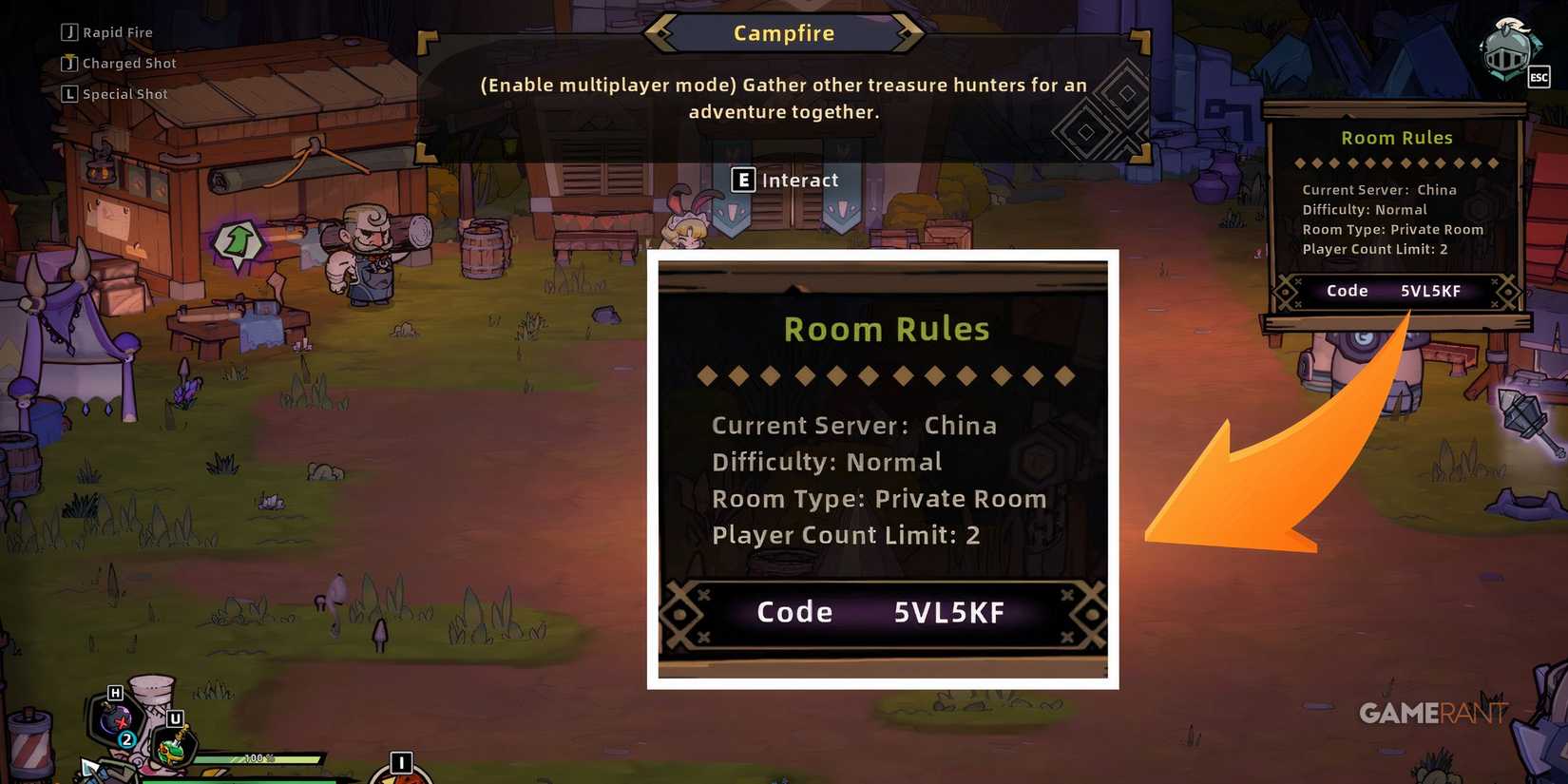Click the Code 5VL5KF button in the enlarged panel

click(884, 612)
